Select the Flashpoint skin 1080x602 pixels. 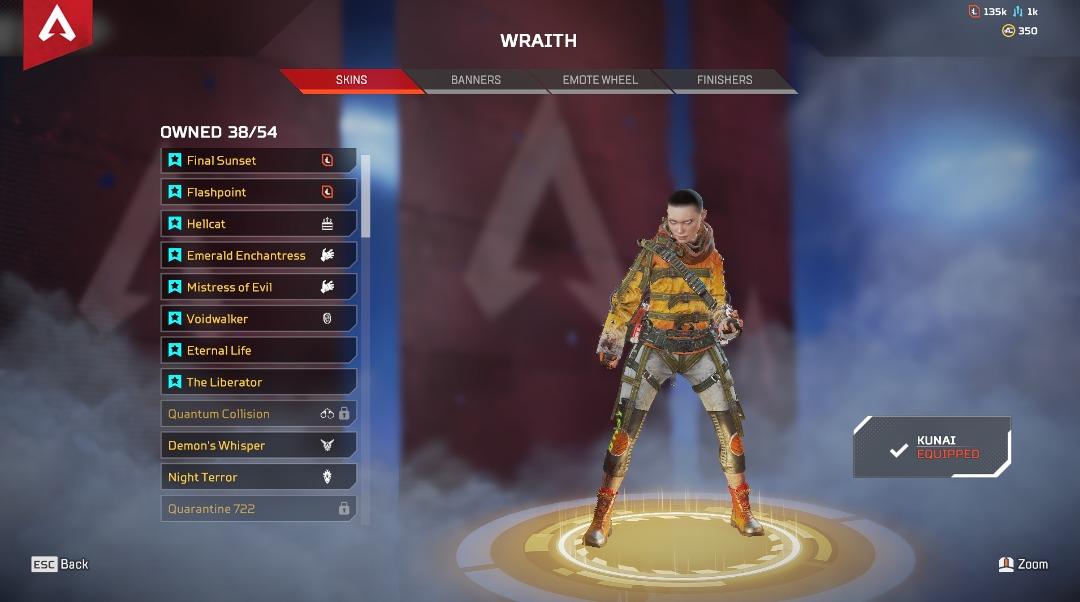(x=258, y=192)
